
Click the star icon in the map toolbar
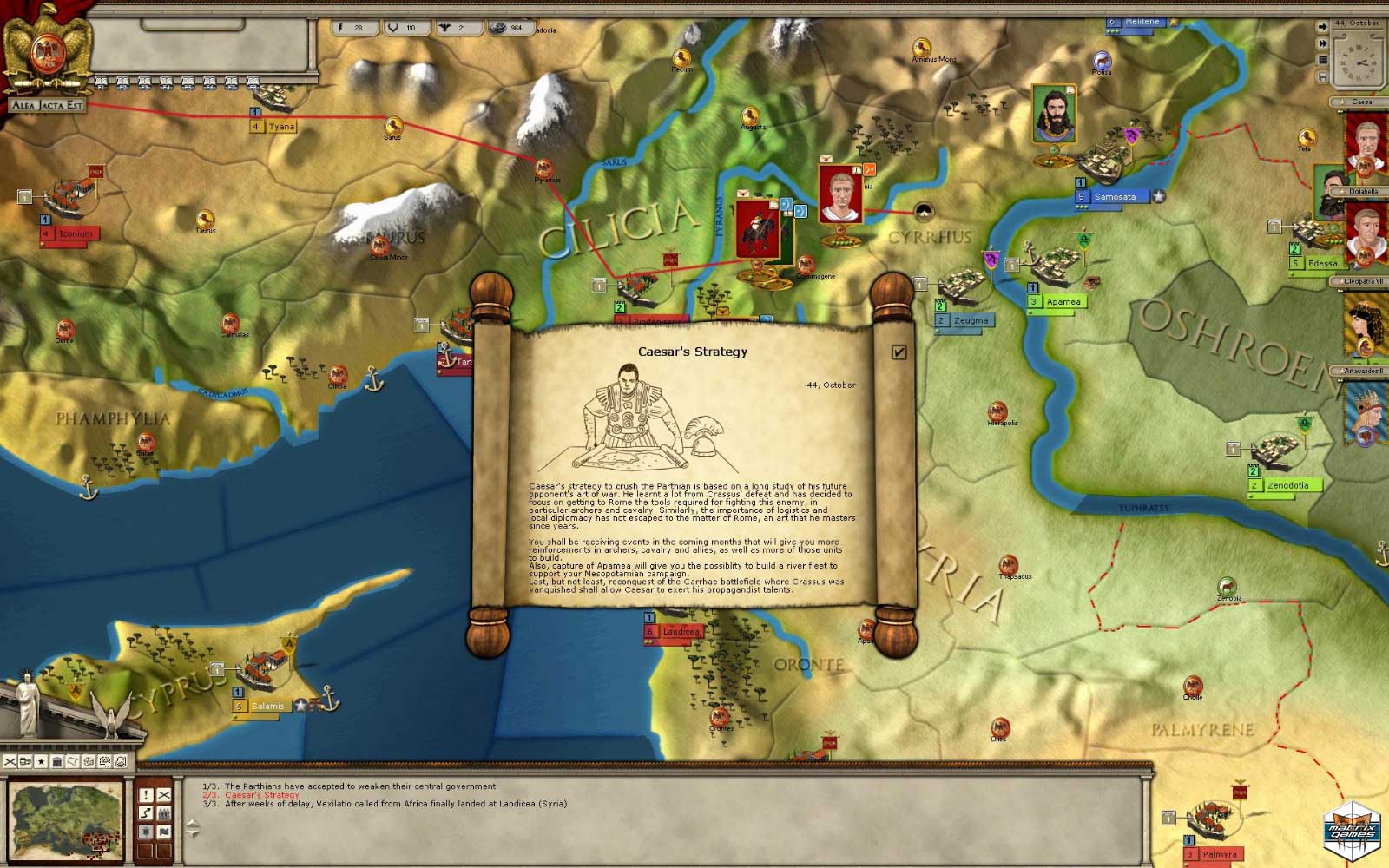click(x=41, y=761)
